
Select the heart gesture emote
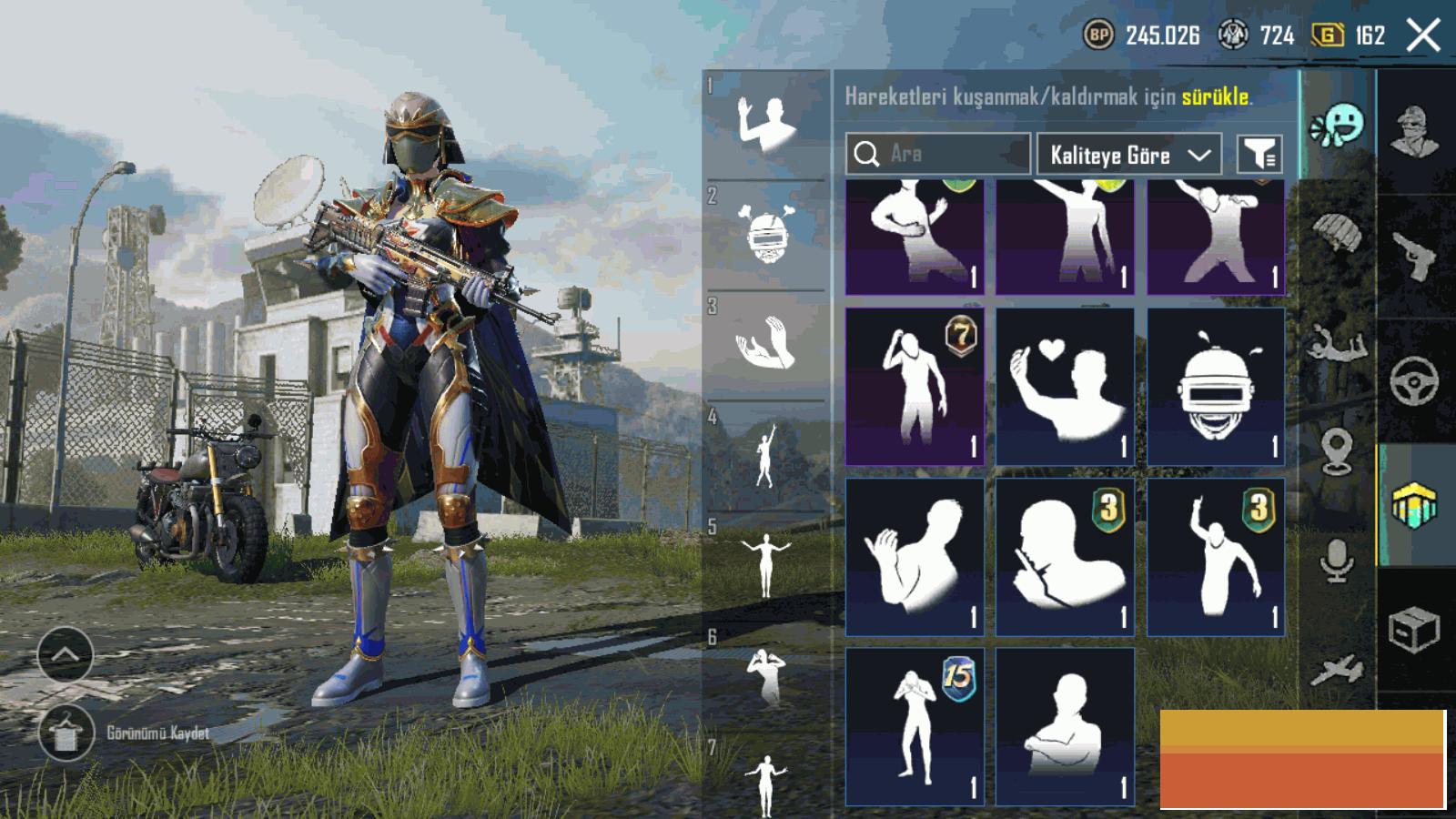[x=1065, y=387]
